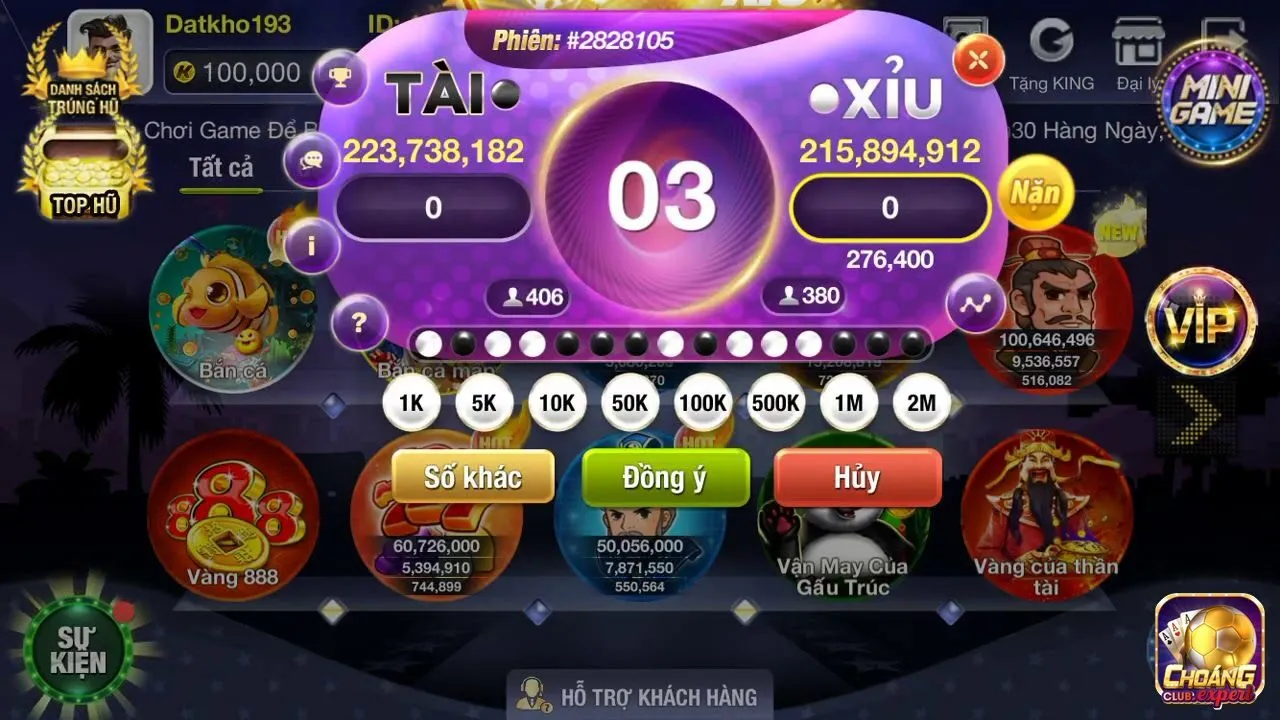Select the 1K bet chip
This screenshot has width=1280, height=720.
coord(411,402)
